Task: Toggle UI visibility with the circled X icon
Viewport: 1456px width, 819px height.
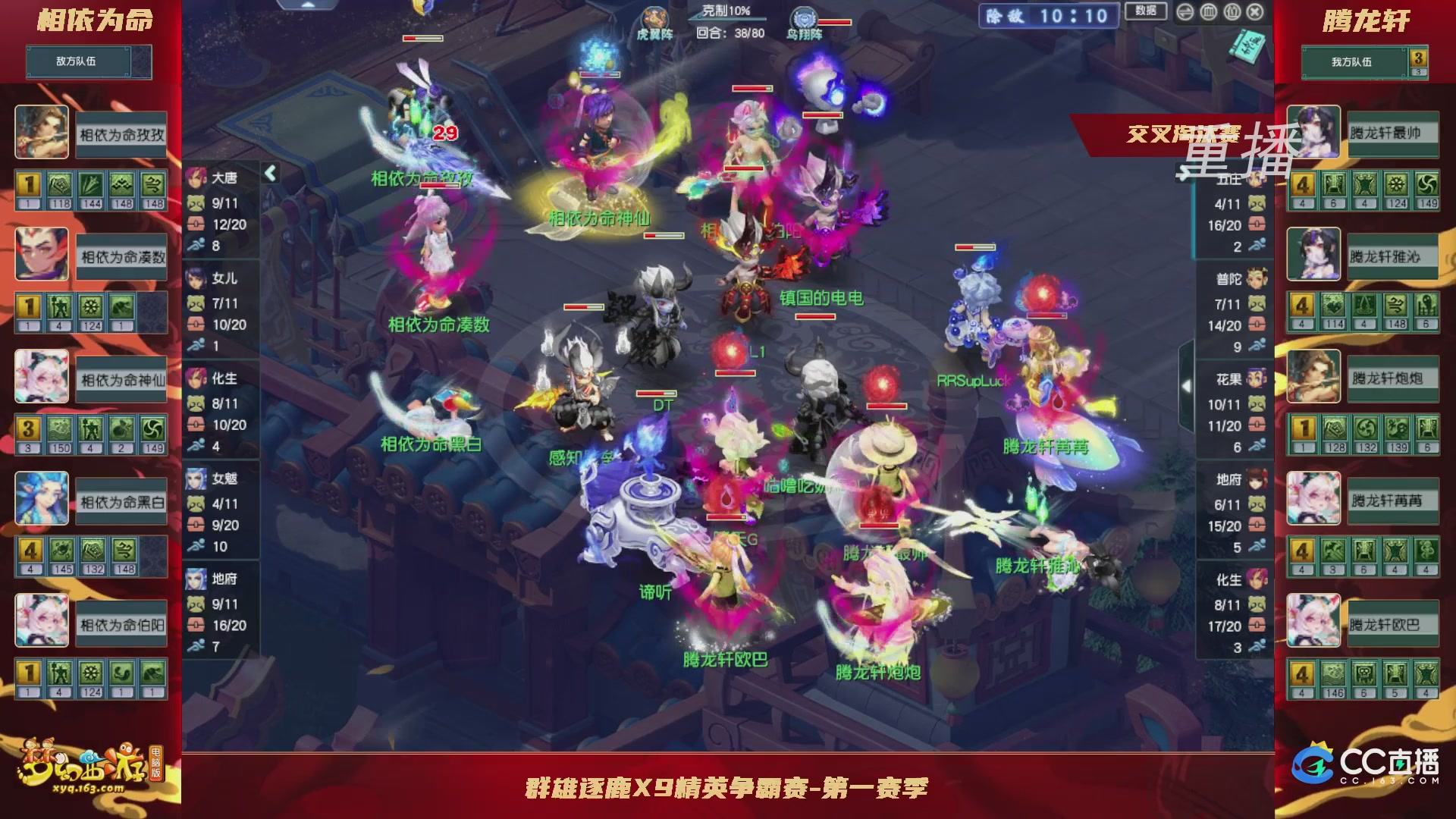Action: [x=1255, y=13]
